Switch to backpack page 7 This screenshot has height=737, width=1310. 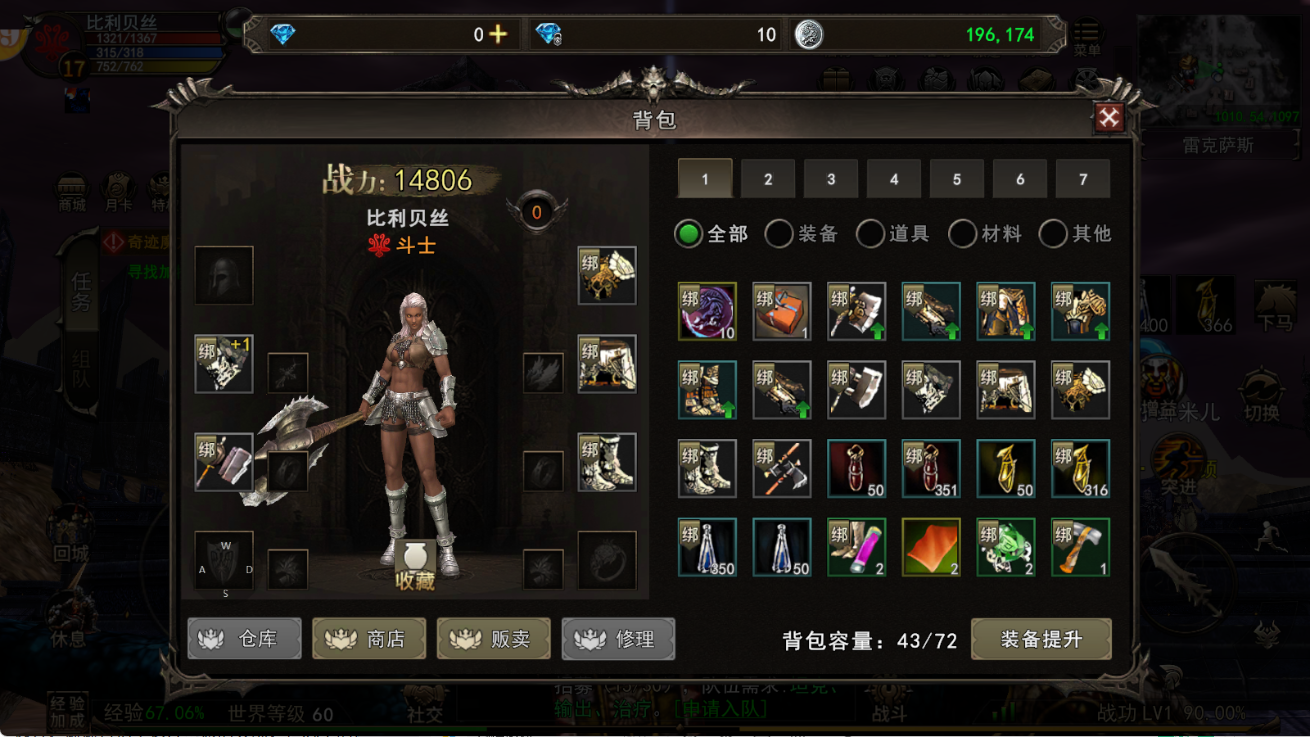tap(1082, 179)
